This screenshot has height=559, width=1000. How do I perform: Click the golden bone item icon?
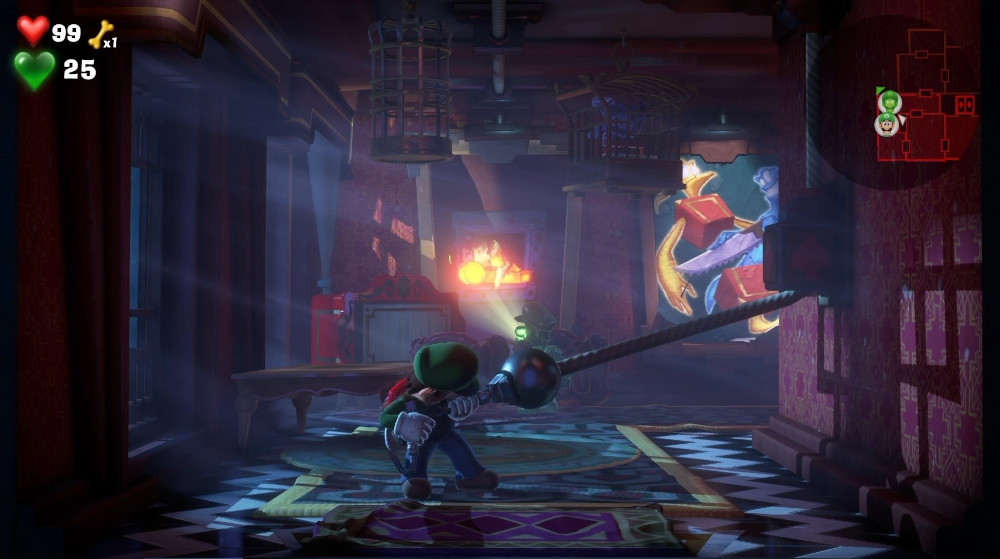(100, 35)
